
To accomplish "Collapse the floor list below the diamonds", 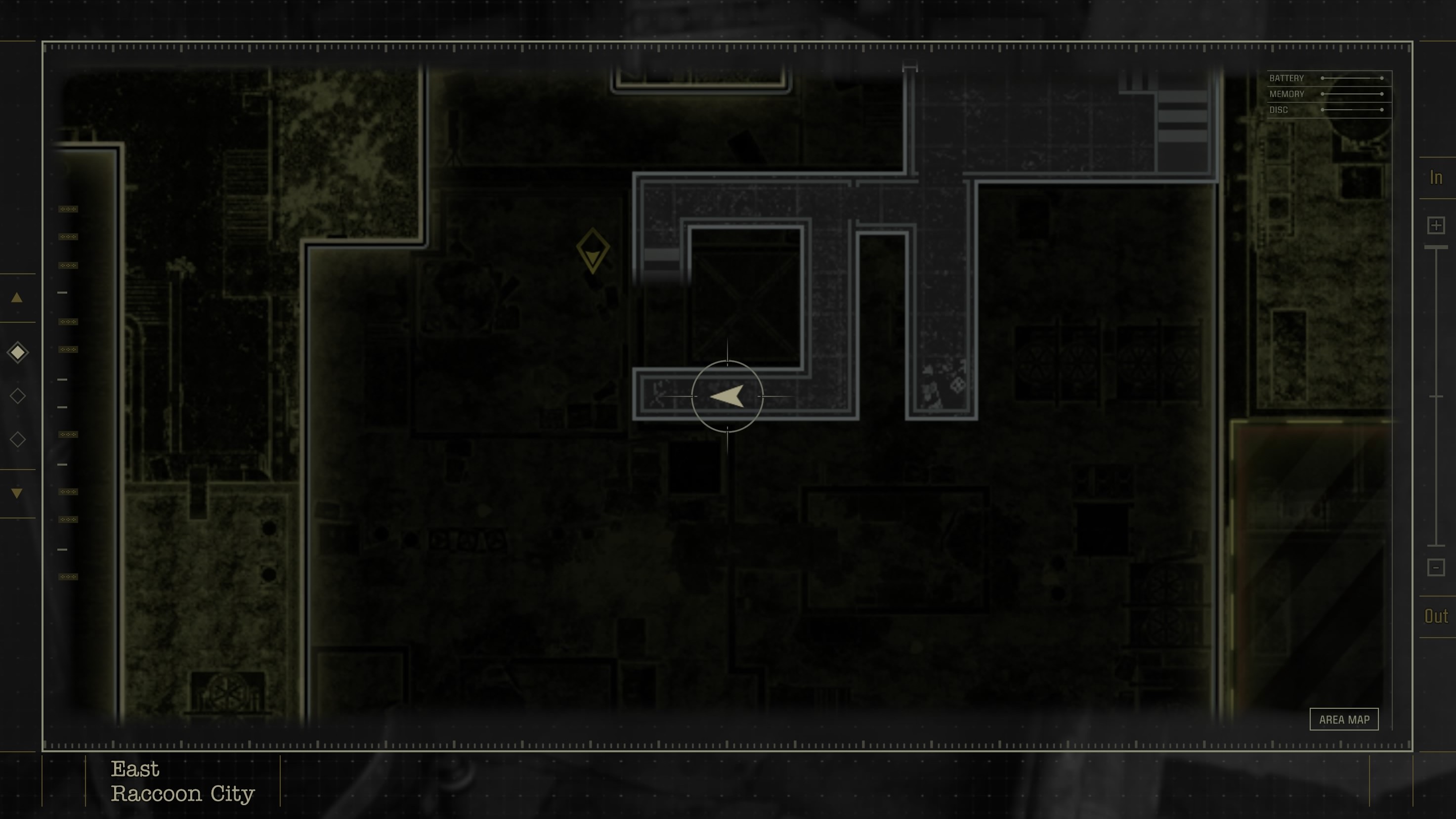I will pos(16,494).
